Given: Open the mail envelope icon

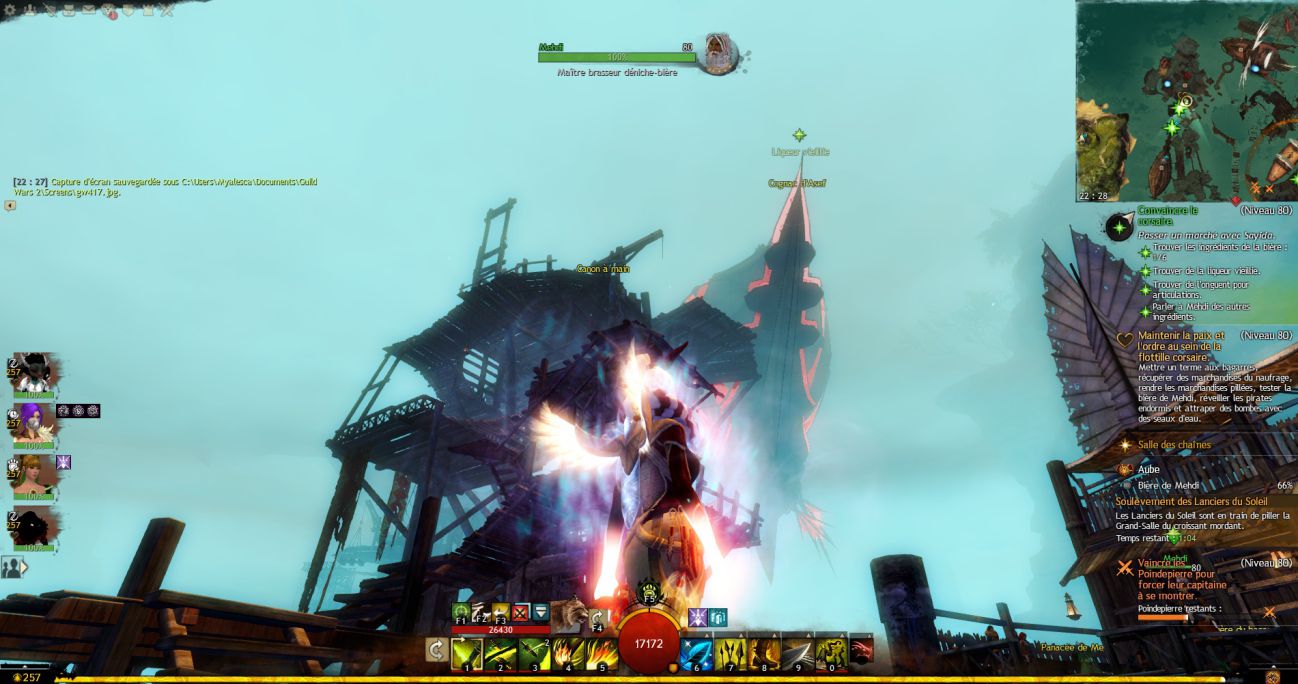Looking at the screenshot, I should (88, 10).
